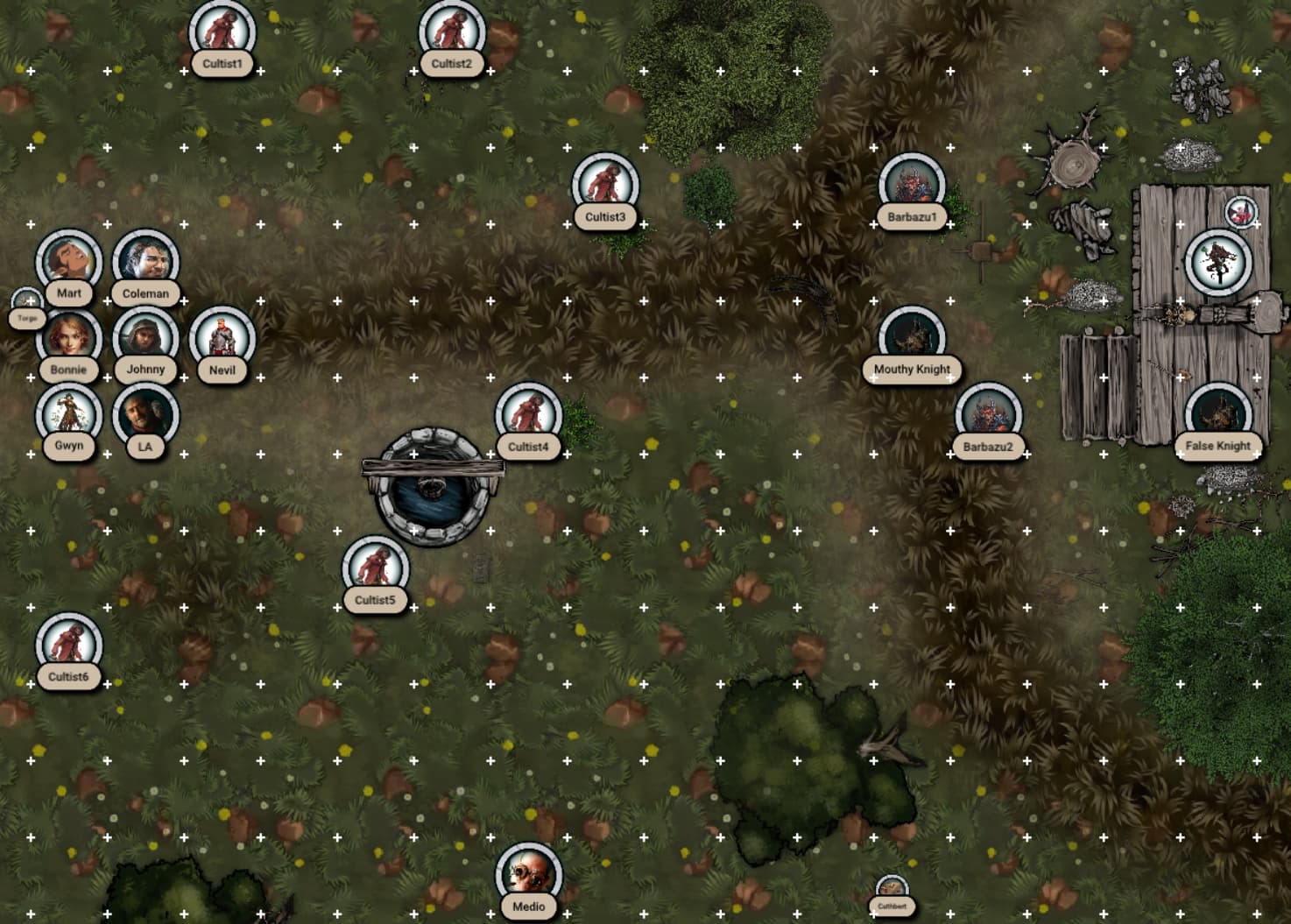Select Johnny's character token

(x=145, y=337)
